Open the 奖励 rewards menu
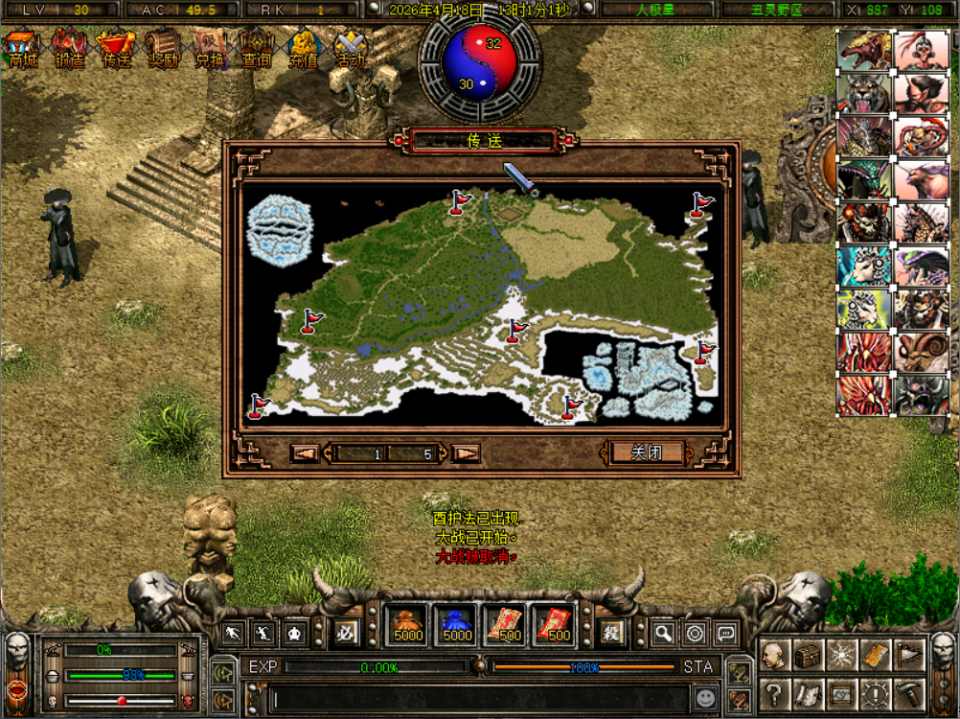Screen dimensions: 960x719 [x=163, y=49]
